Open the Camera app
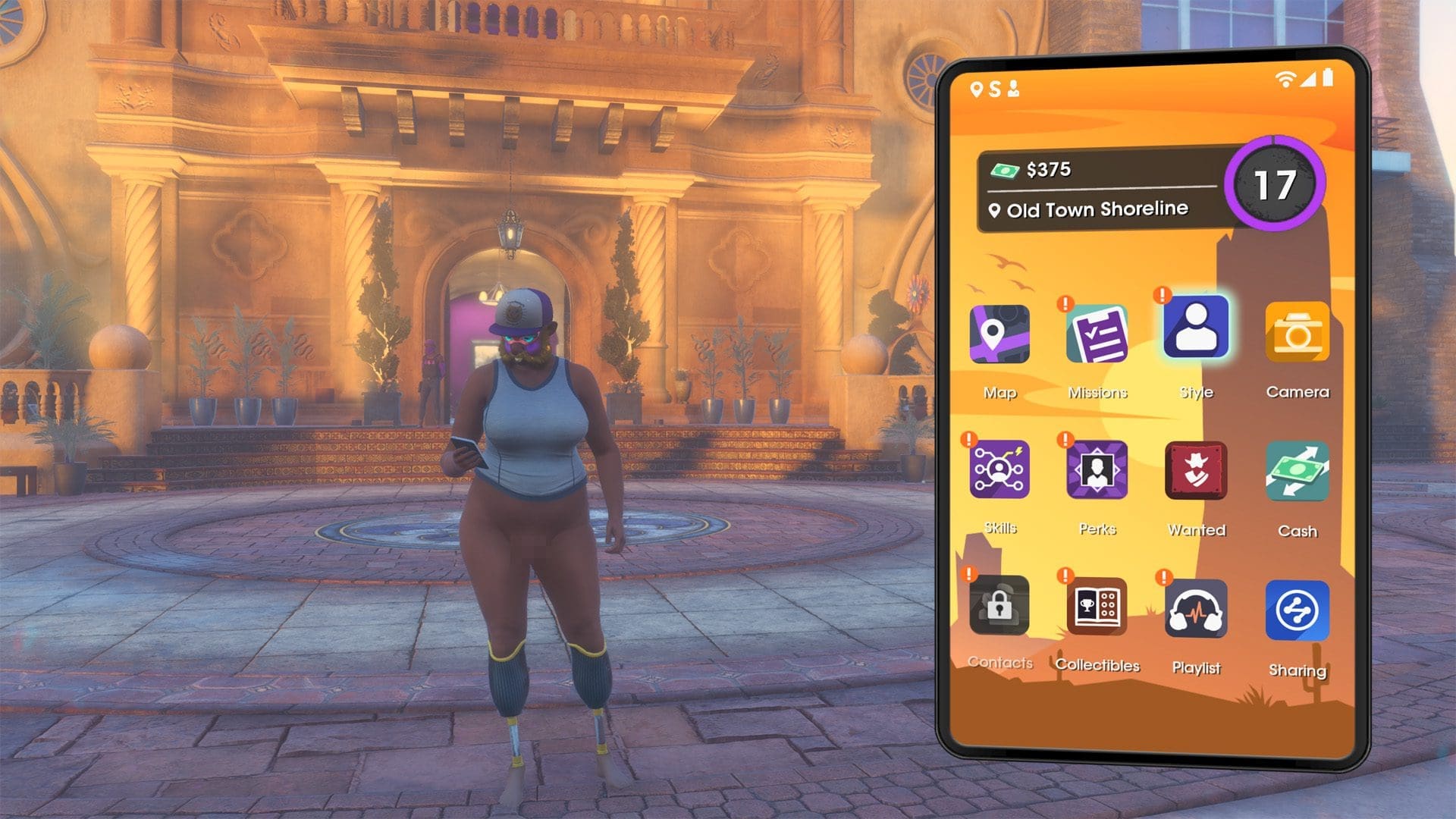 click(1297, 332)
